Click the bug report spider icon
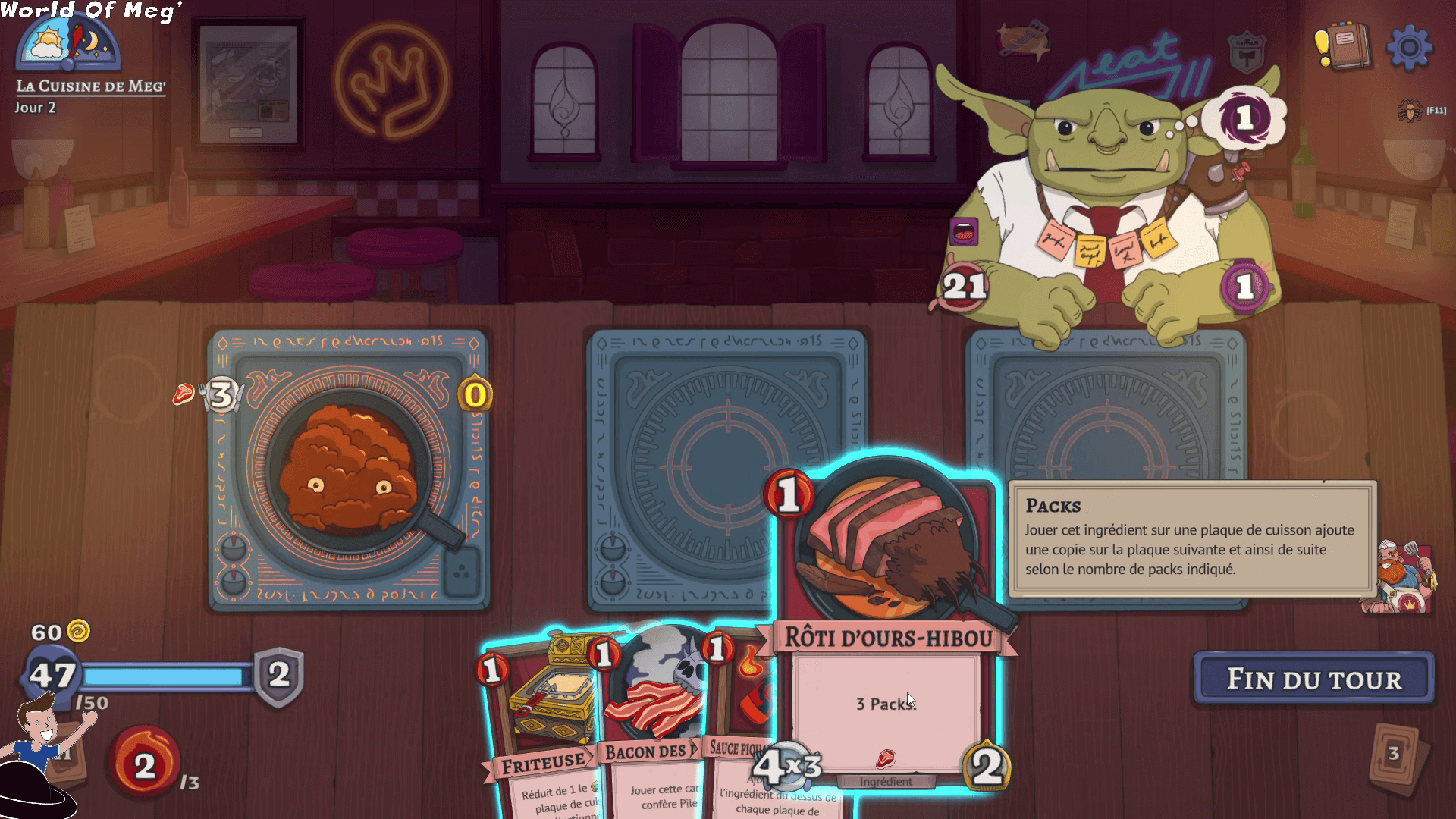The height and width of the screenshot is (819, 1456). coord(1410,111)
